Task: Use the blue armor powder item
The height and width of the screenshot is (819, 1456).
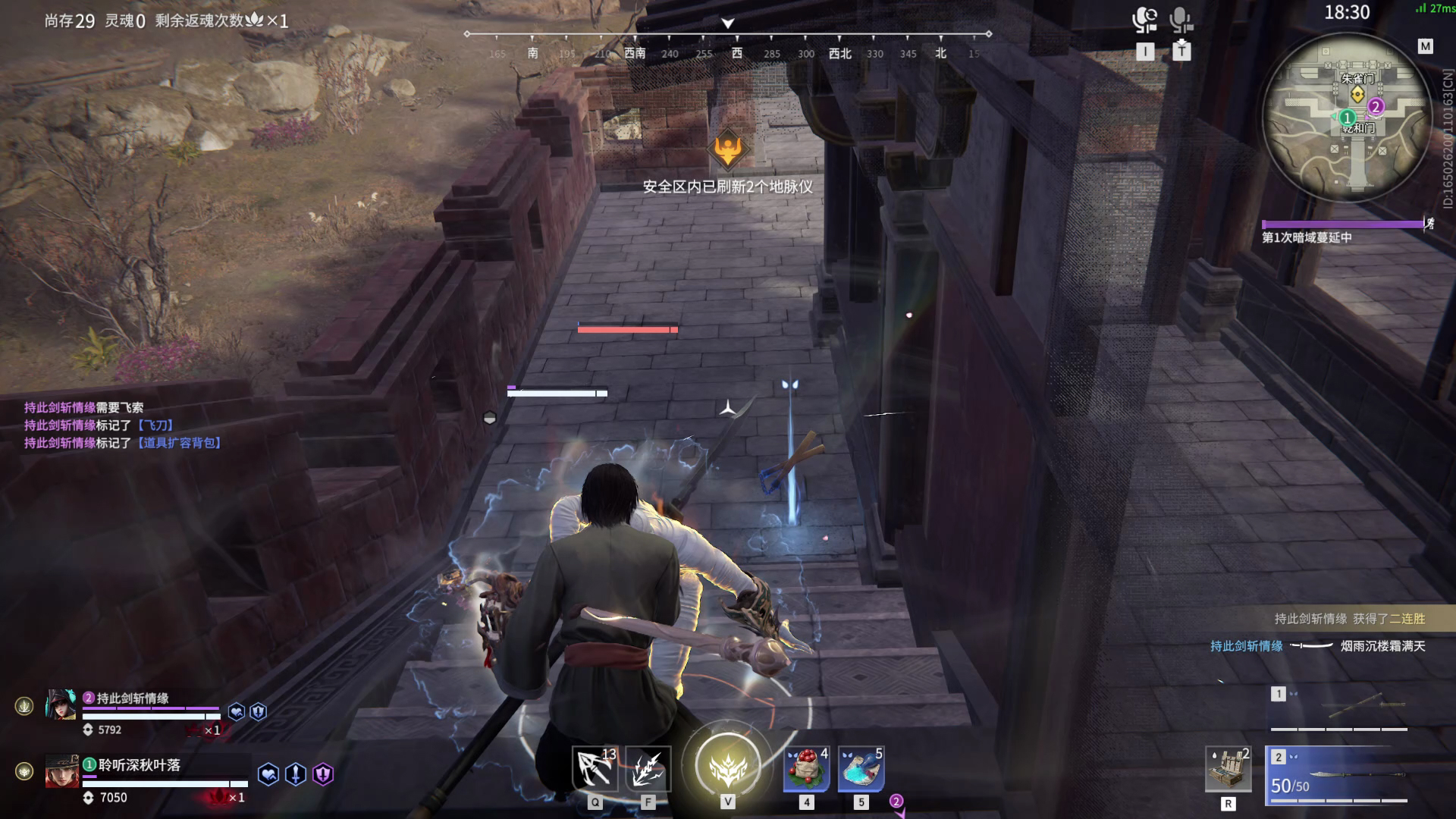Action: pyautogui.click(x=861, y=769)
